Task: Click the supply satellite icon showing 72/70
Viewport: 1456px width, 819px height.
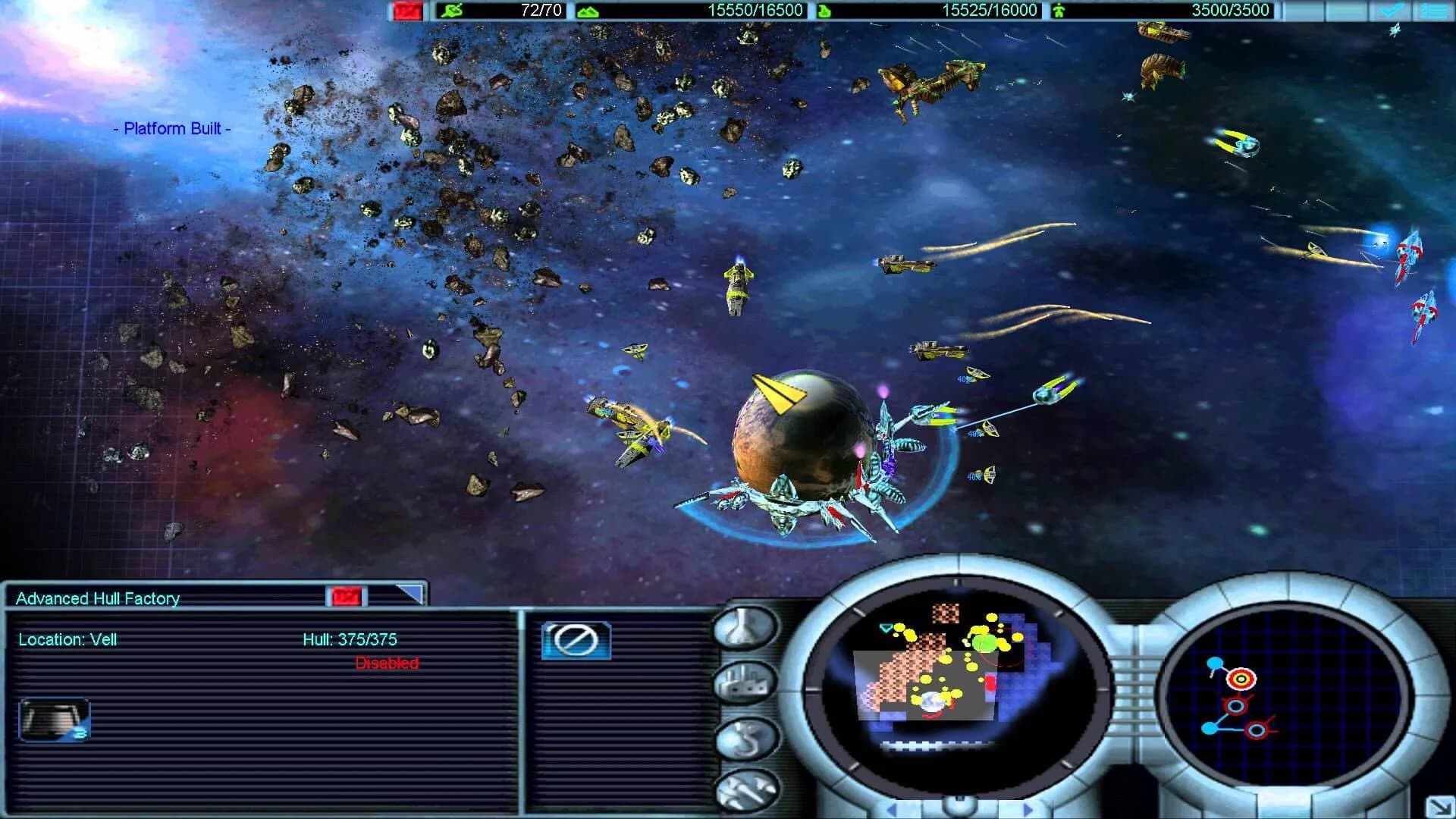Action: pyautogui.click(x=451, y=10)
